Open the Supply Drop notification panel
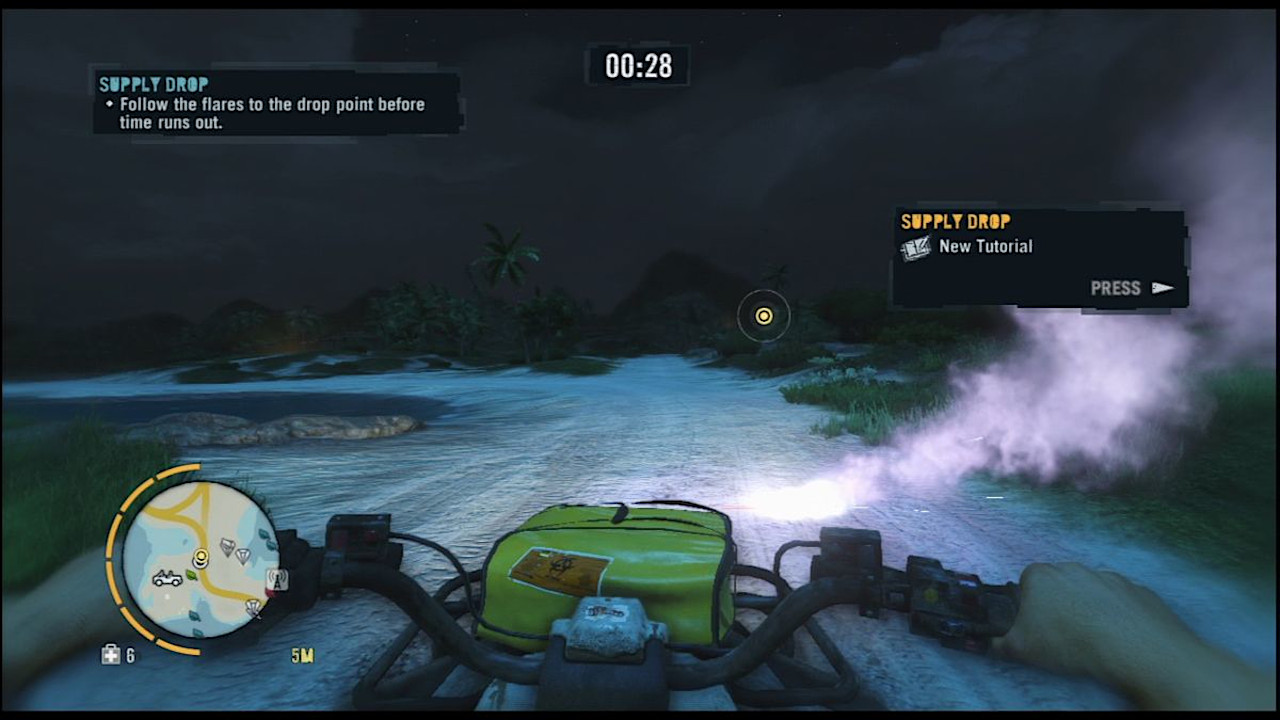1280x720 pixels. [x=1040, y=255]
